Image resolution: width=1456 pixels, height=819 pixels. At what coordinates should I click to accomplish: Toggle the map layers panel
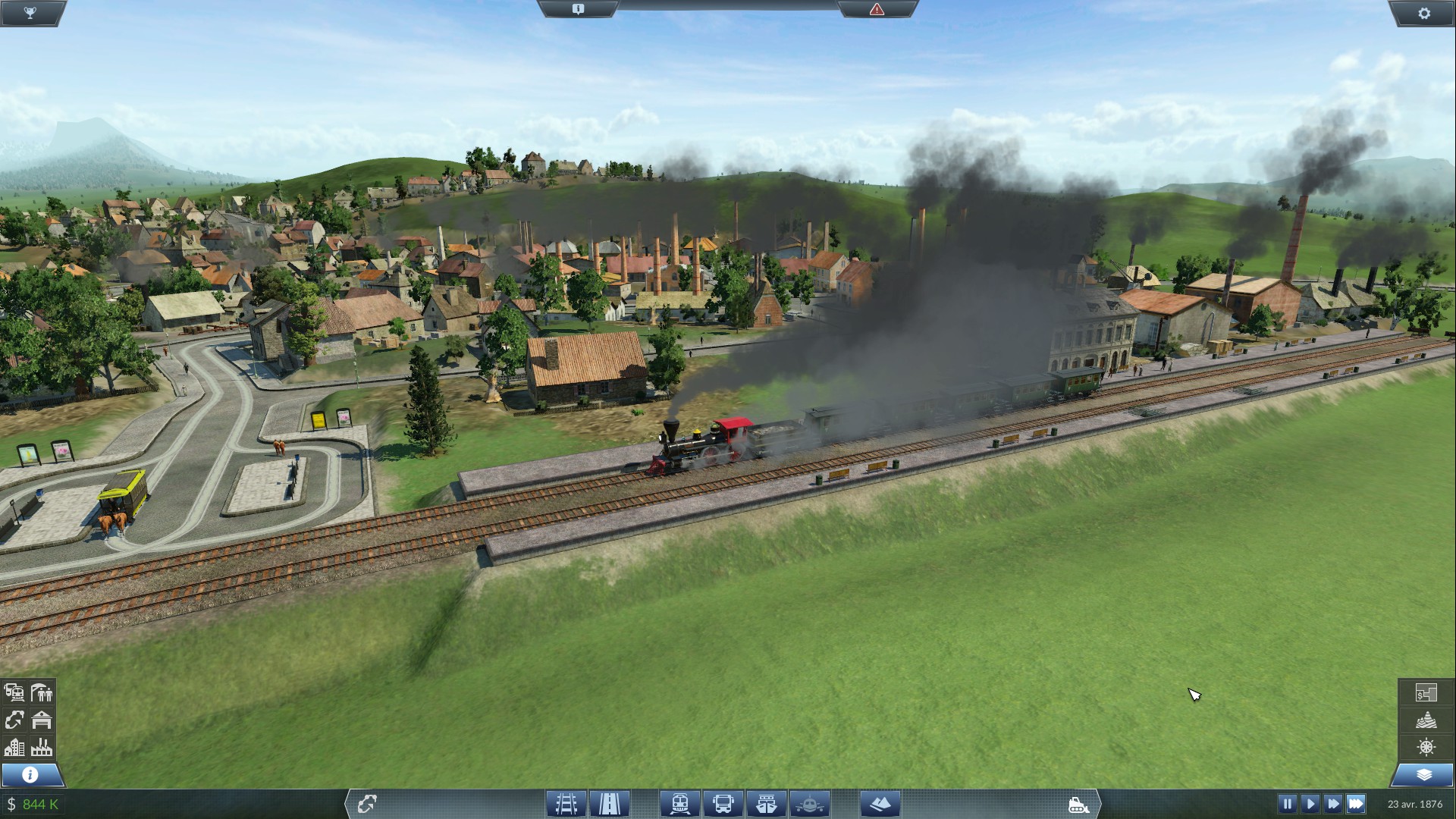[1423, 774]
